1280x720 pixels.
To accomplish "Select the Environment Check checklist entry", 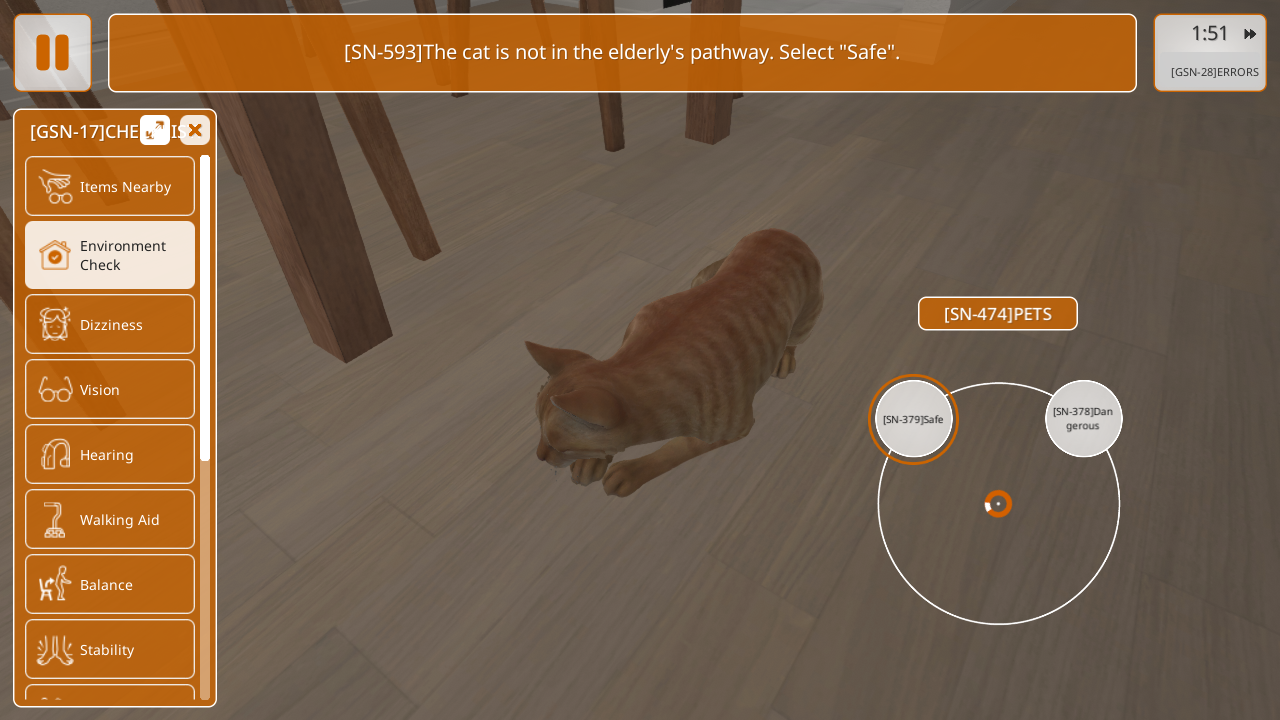I will (110, 255).
